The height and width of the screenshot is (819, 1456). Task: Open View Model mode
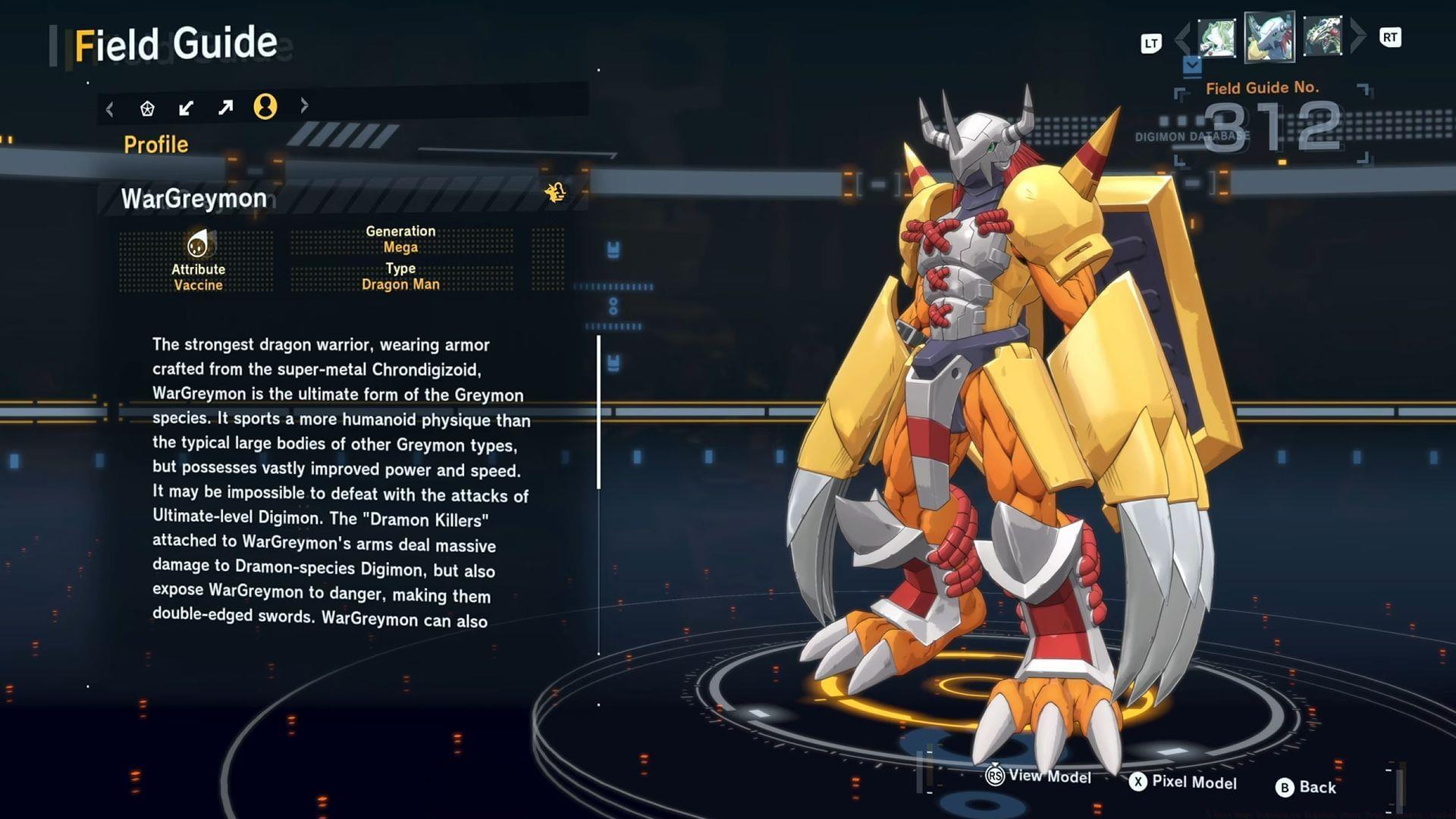1038,776
